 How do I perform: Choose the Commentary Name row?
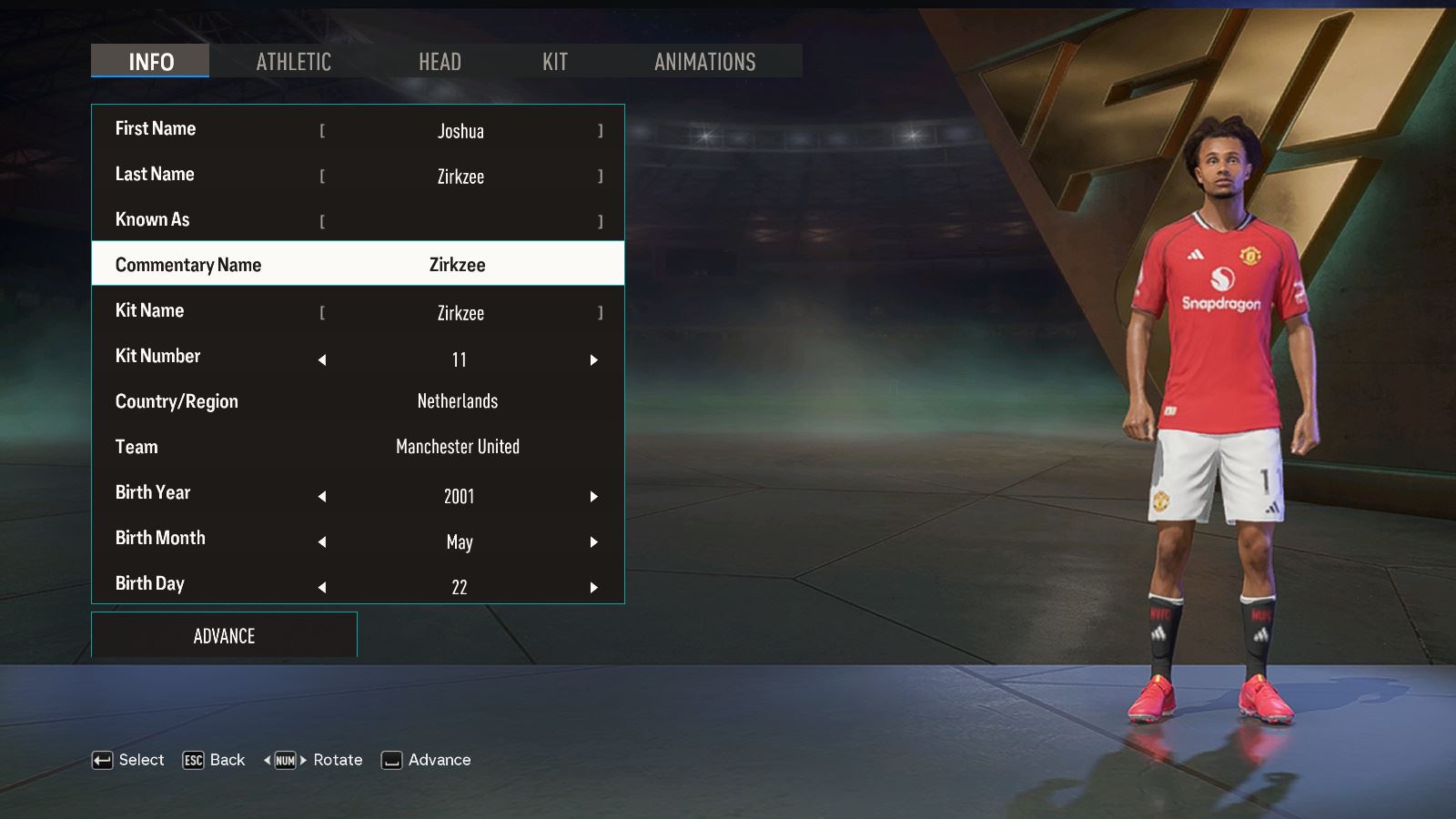pyautogui.click(x=358, y=265)
